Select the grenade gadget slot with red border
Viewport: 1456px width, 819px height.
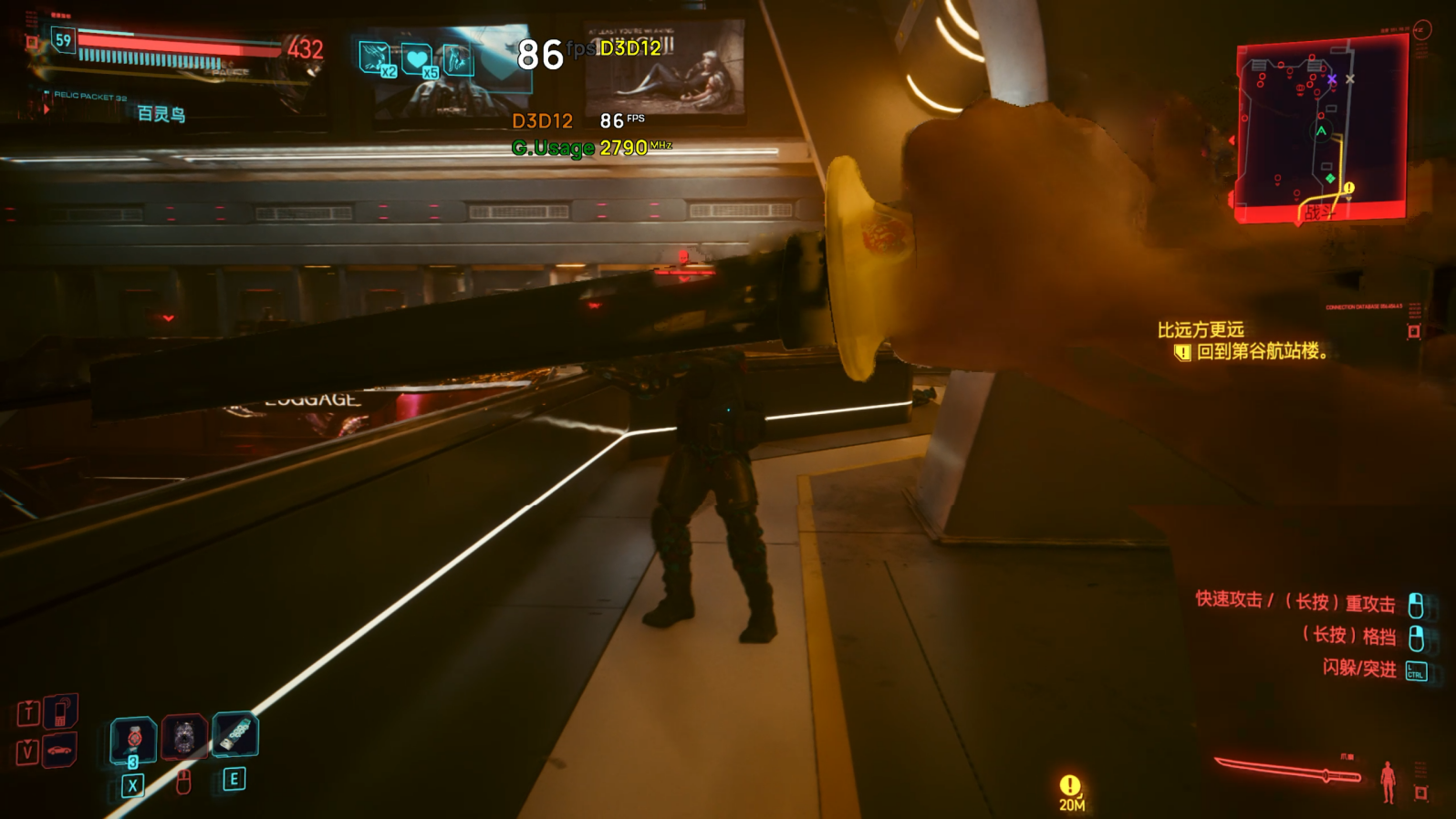184,737
